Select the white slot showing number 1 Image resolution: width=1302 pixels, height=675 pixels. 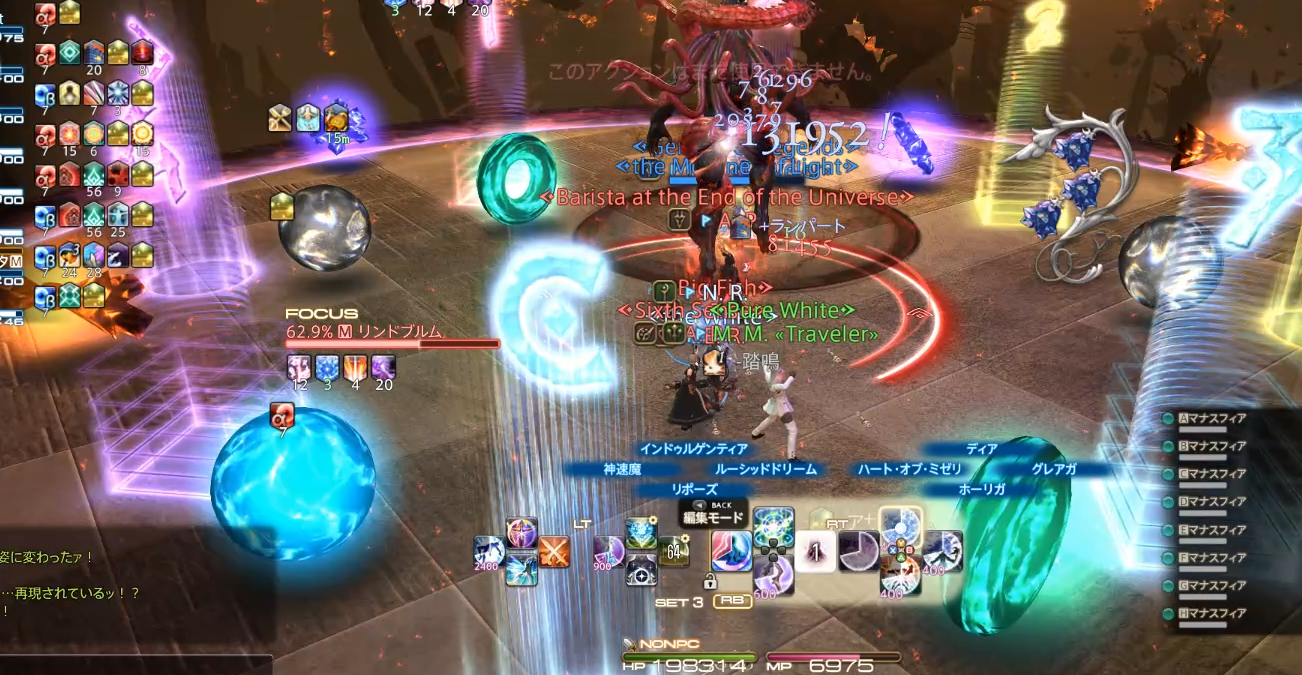815,551
